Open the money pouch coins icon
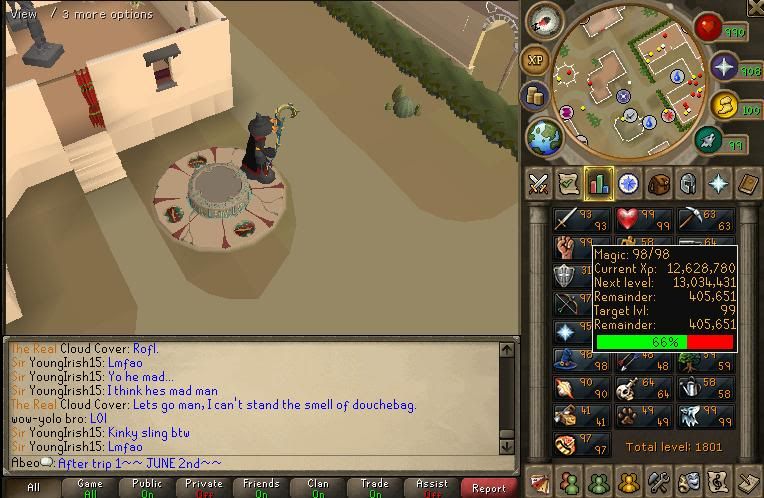The height and width of the screenshot is (498, 764). point(536,96)
